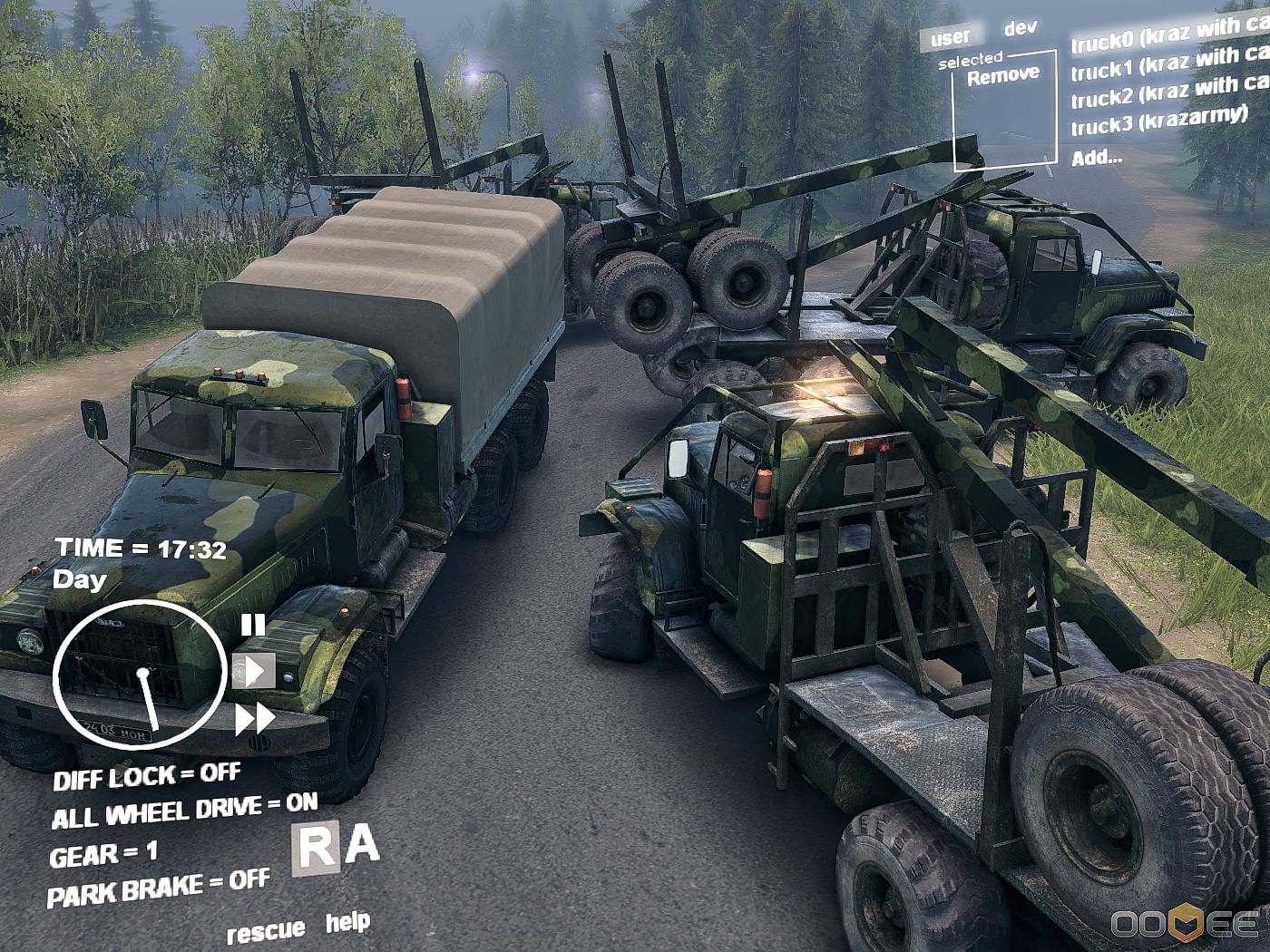Toggle the DIFF LOCK setting
The image size is (1270, 952).
(x=147, y=777)
